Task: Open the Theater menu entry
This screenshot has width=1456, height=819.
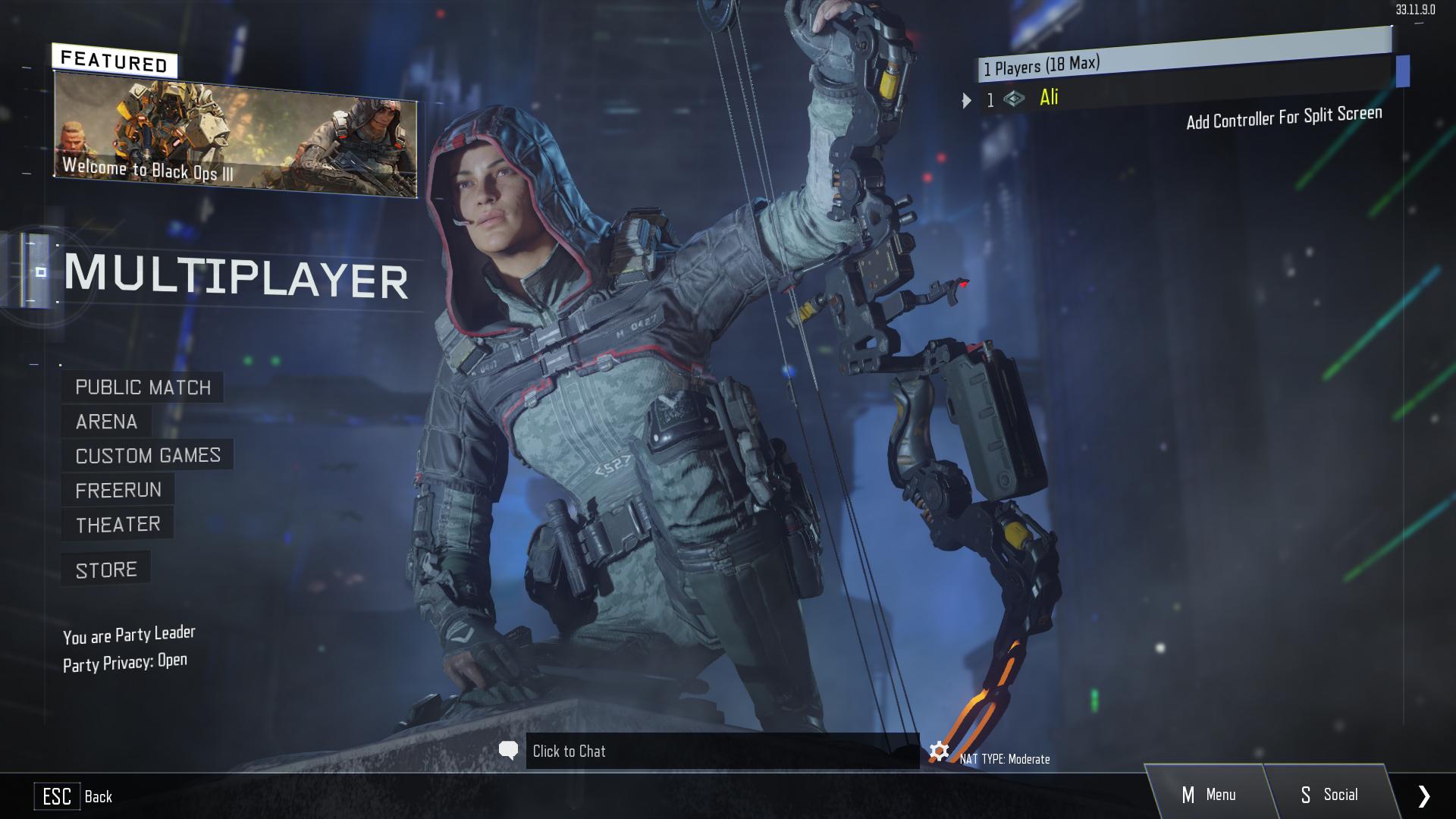Action: (118, 525)
